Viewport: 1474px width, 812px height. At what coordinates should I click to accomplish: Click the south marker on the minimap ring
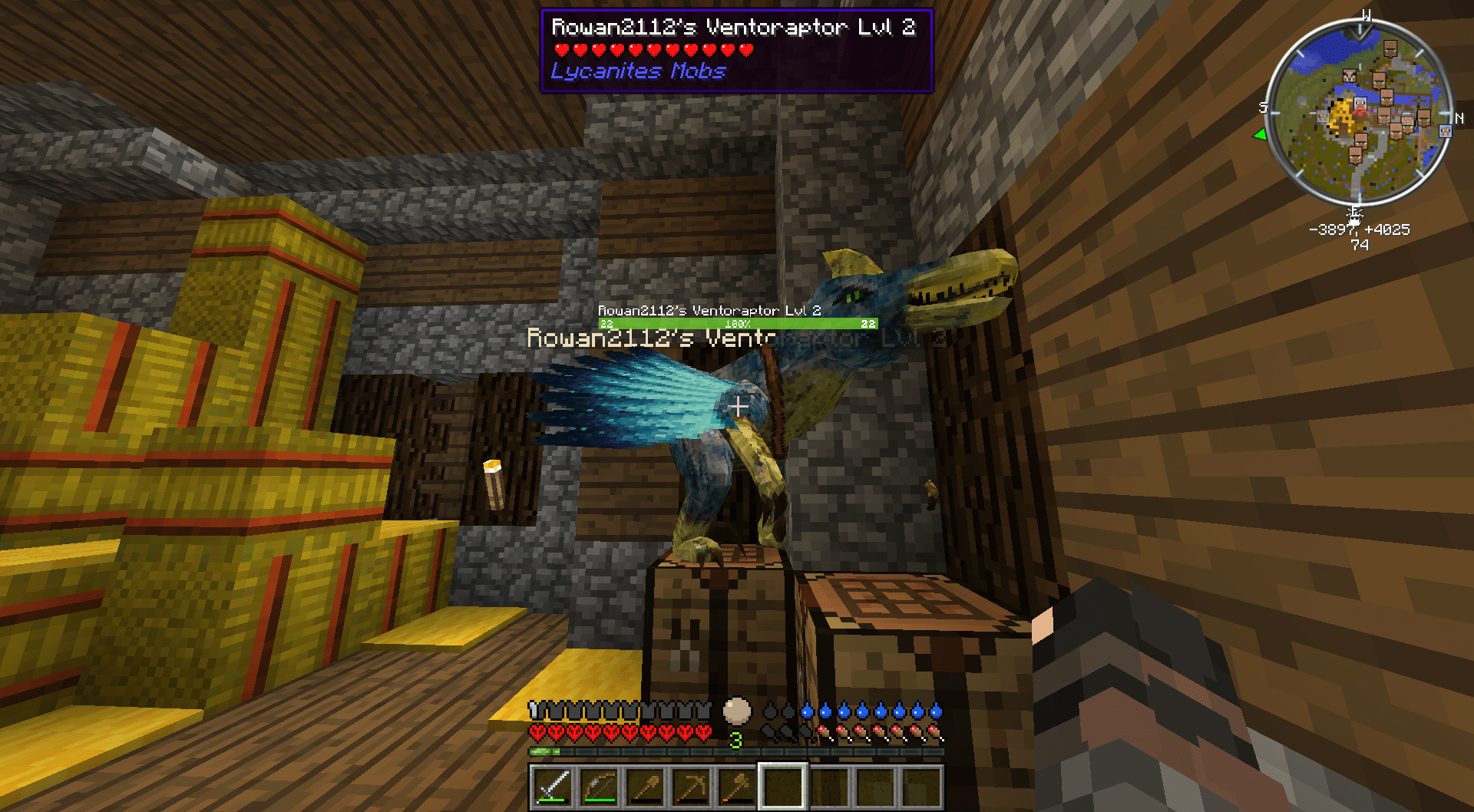coord(1261,106)
